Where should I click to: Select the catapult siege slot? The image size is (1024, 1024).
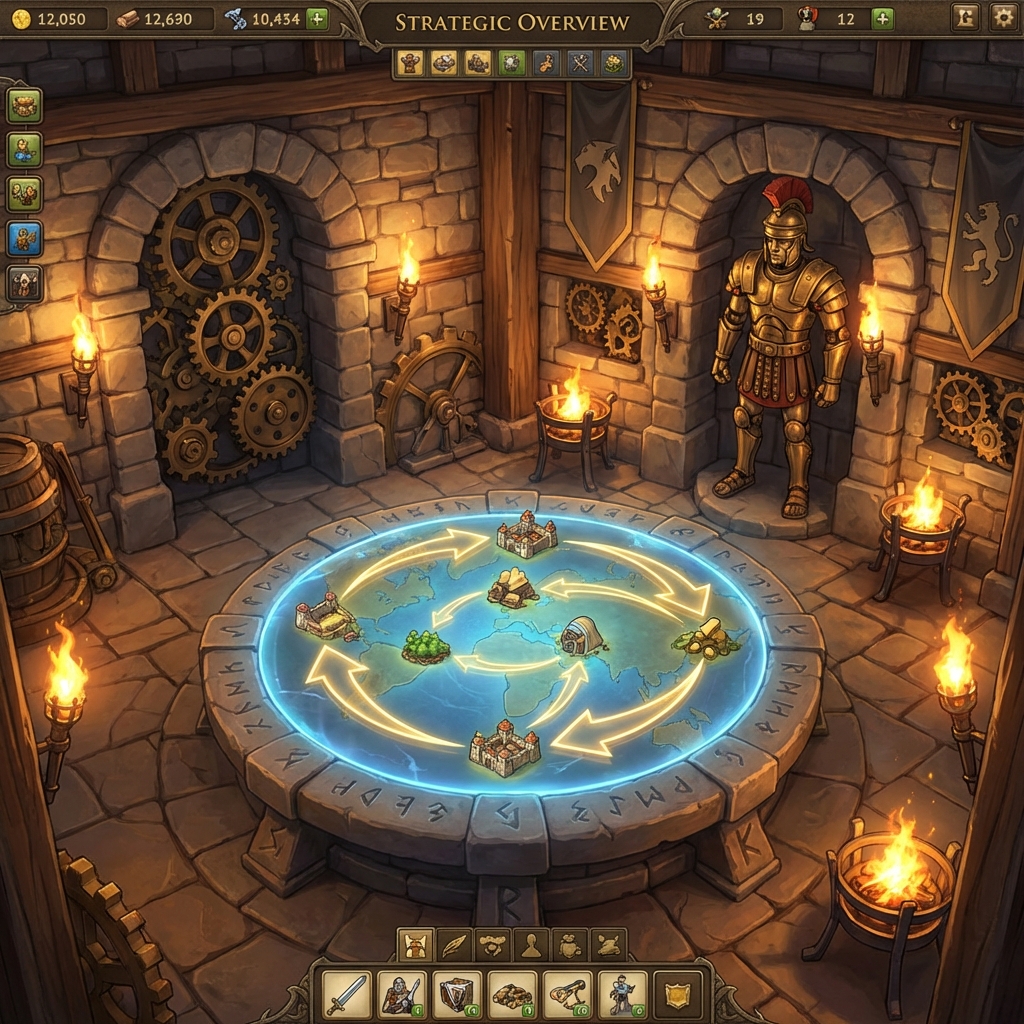(567, 995)
